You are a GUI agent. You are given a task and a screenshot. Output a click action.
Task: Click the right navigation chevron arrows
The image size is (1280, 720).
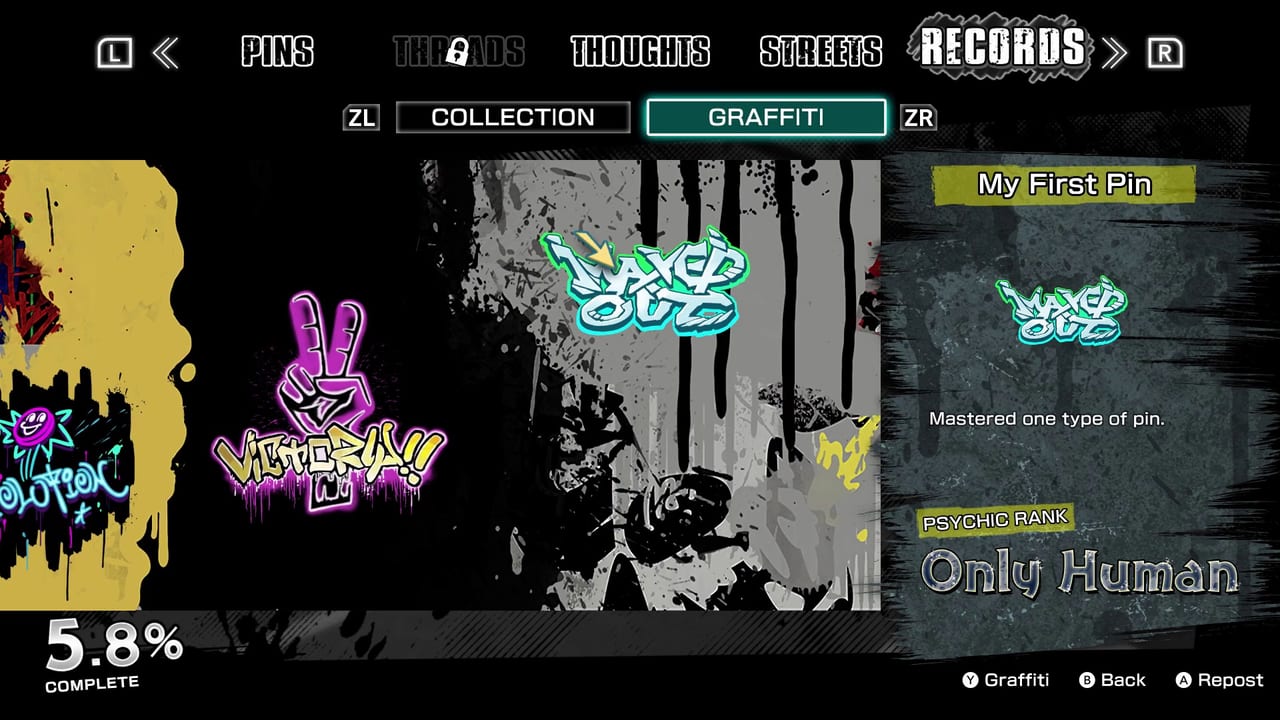[1113, 52]
